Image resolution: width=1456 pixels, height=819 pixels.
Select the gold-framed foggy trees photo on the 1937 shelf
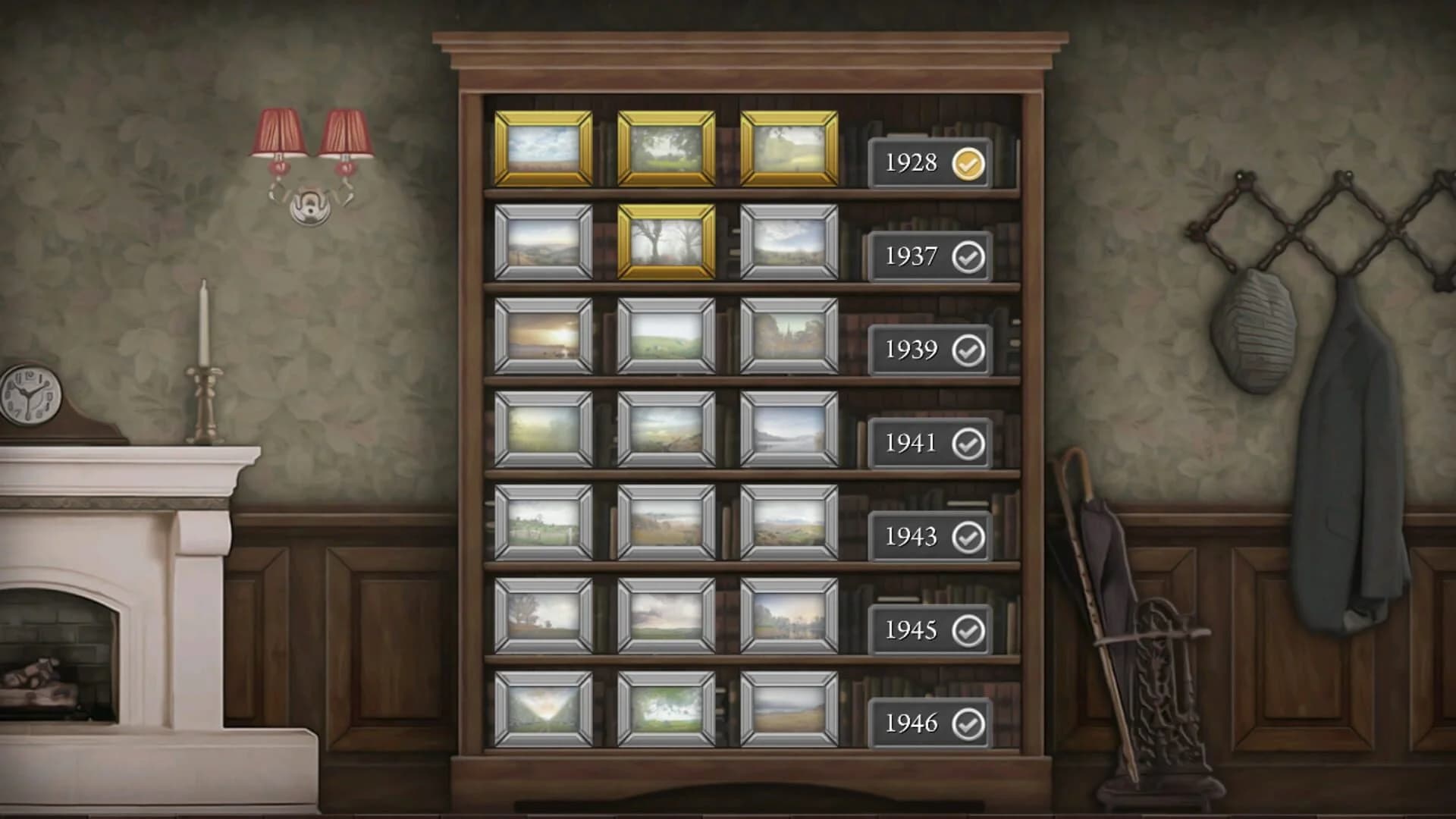tap(665, 244)
